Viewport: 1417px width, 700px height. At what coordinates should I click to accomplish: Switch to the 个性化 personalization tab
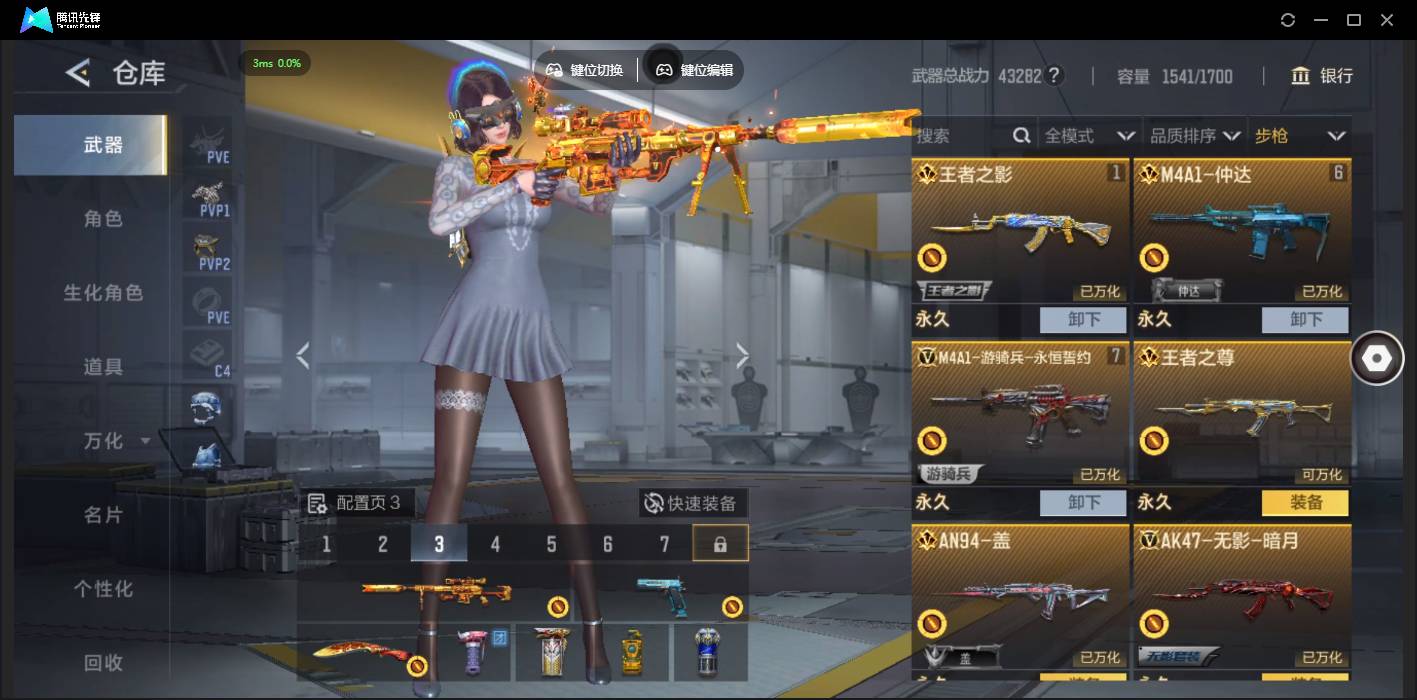(x=103, y=589)
